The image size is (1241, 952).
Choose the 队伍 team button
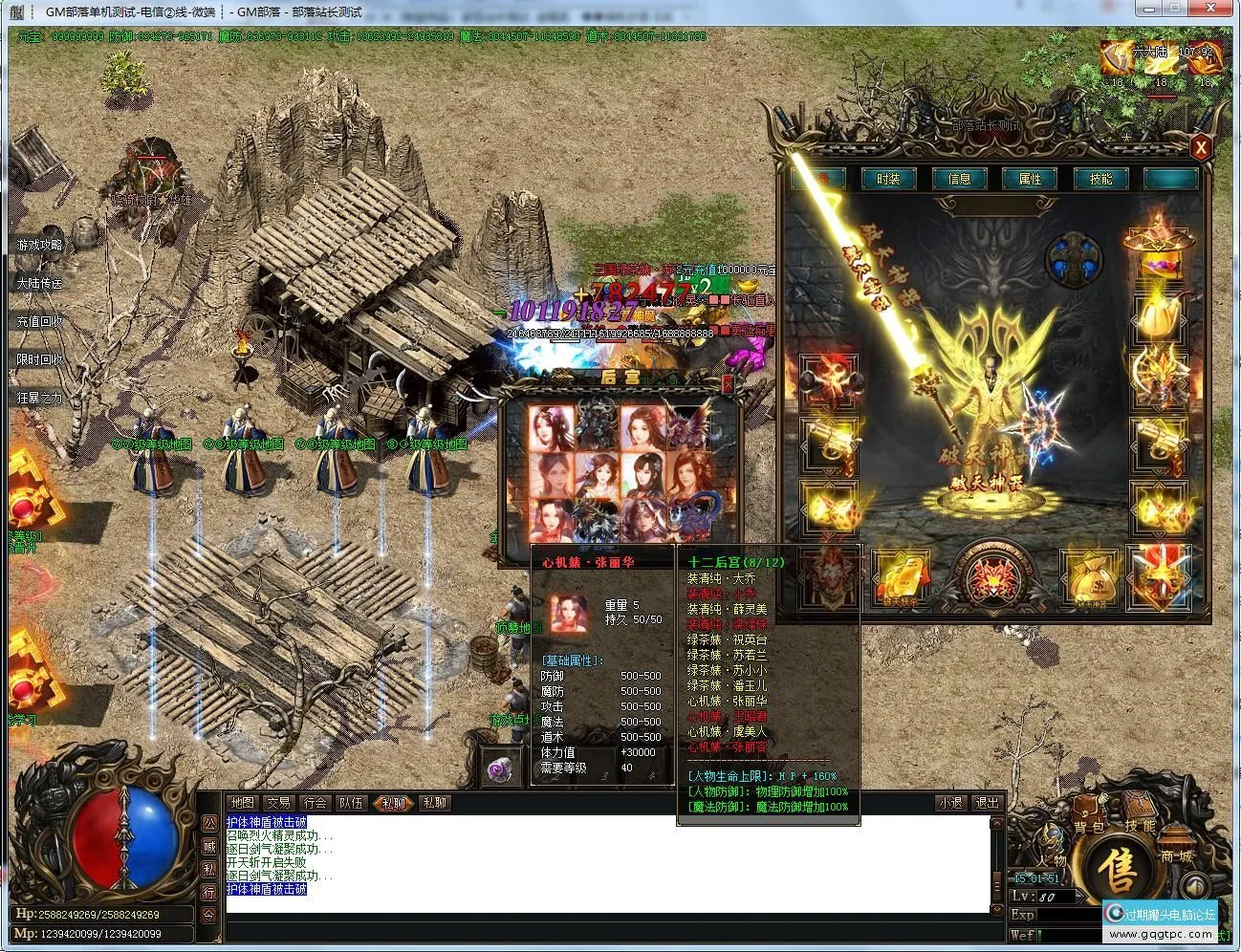click(351, 803)
